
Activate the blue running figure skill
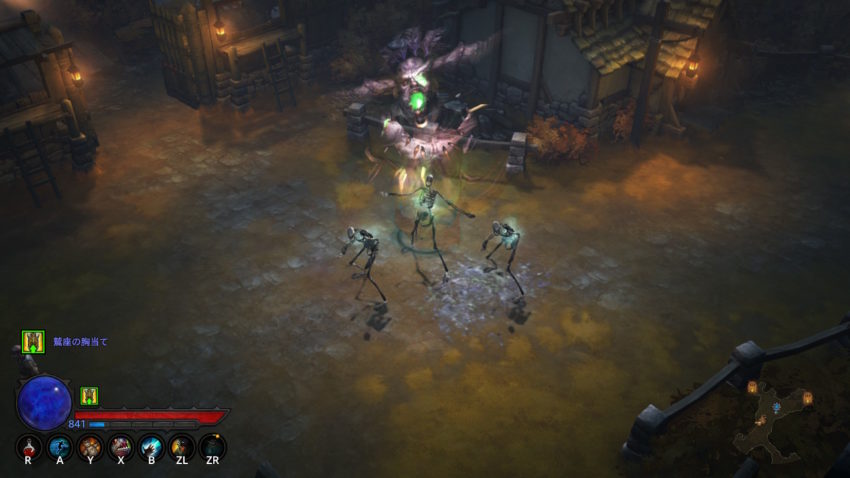pyautogui.click(x=60, y=446)
